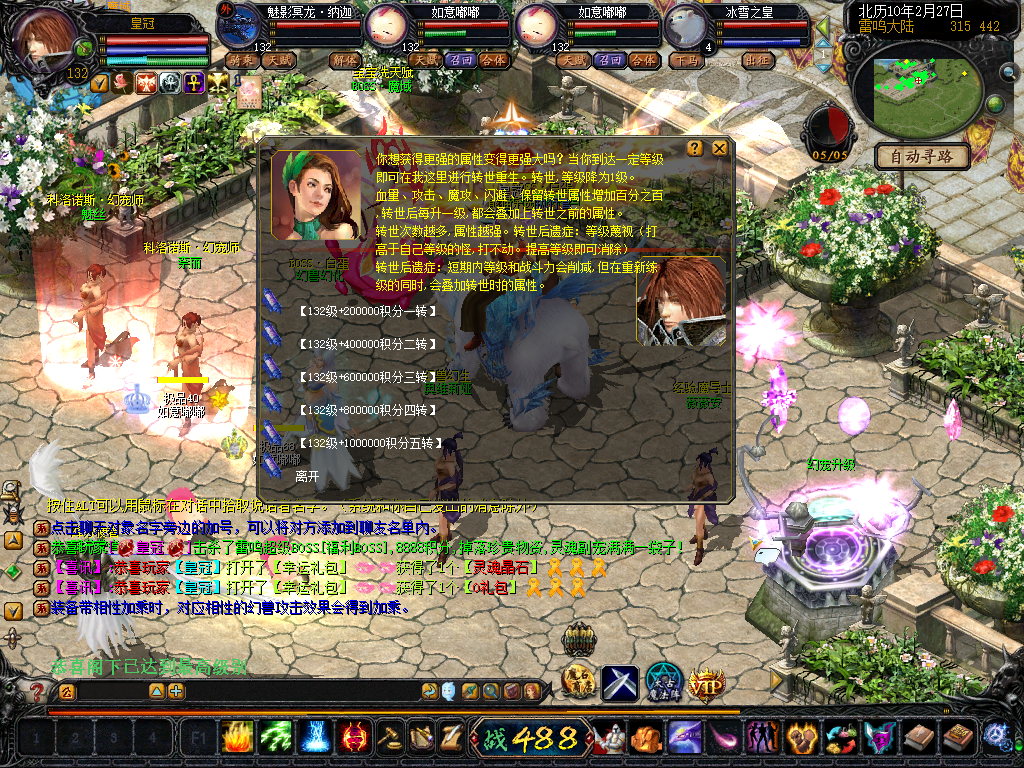Activate the crossed swords icon
The width and height of the screenshot is (1024, 768).
click(619, 683)
